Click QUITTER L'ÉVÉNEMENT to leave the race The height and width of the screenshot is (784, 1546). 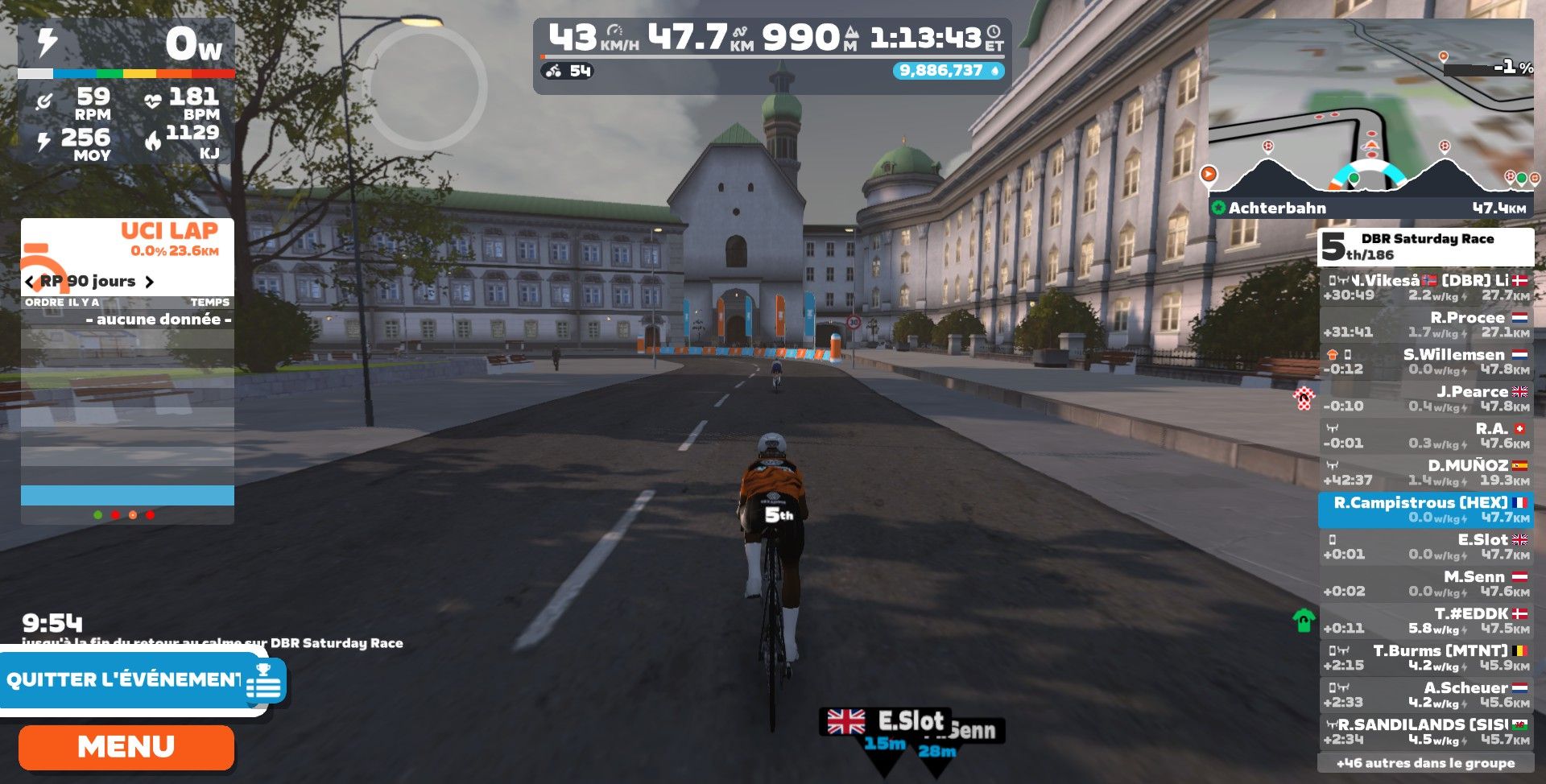[123, 680]
